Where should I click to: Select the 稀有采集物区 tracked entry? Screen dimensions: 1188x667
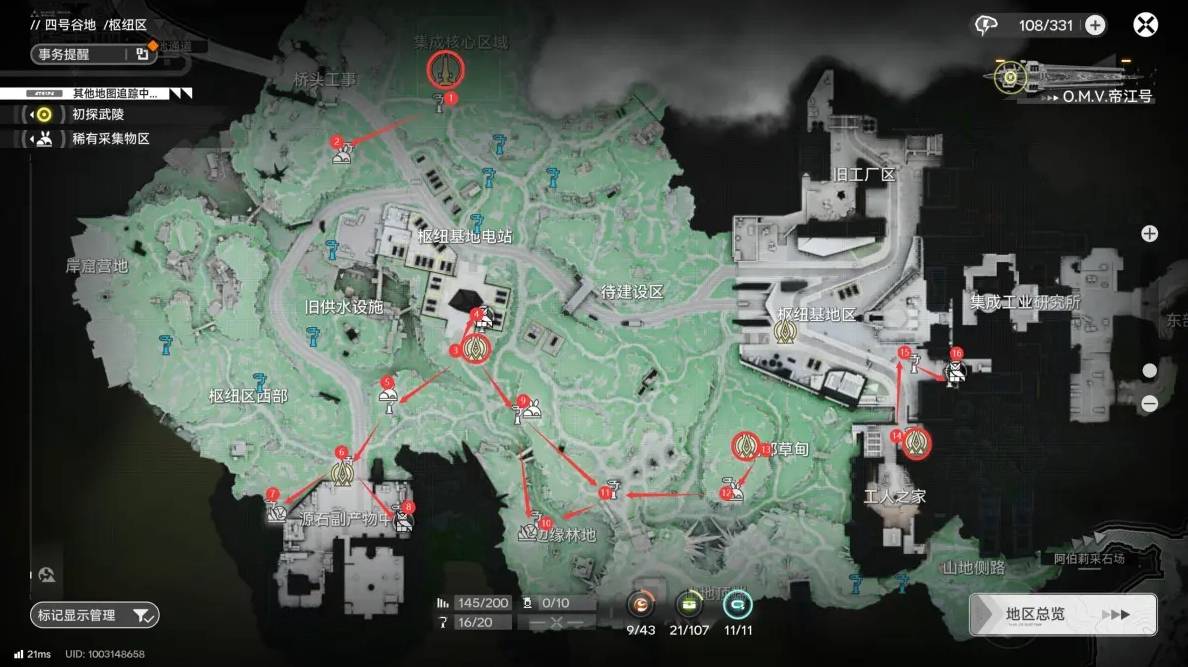pyautogui.click(x=110, y=139)
